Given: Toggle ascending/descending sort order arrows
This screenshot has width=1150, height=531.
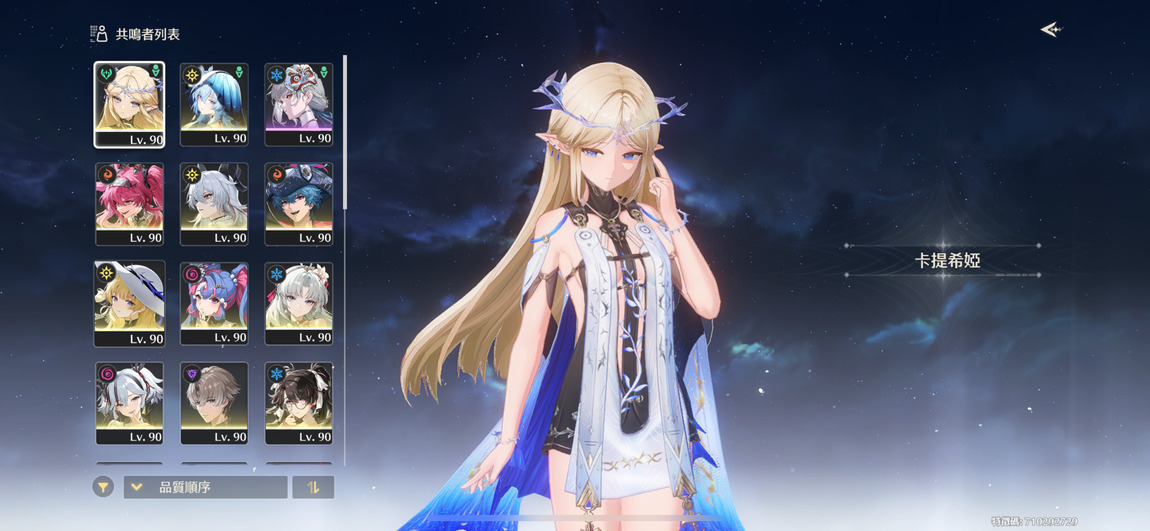Looking at the screenshot, I should point(313,487).
